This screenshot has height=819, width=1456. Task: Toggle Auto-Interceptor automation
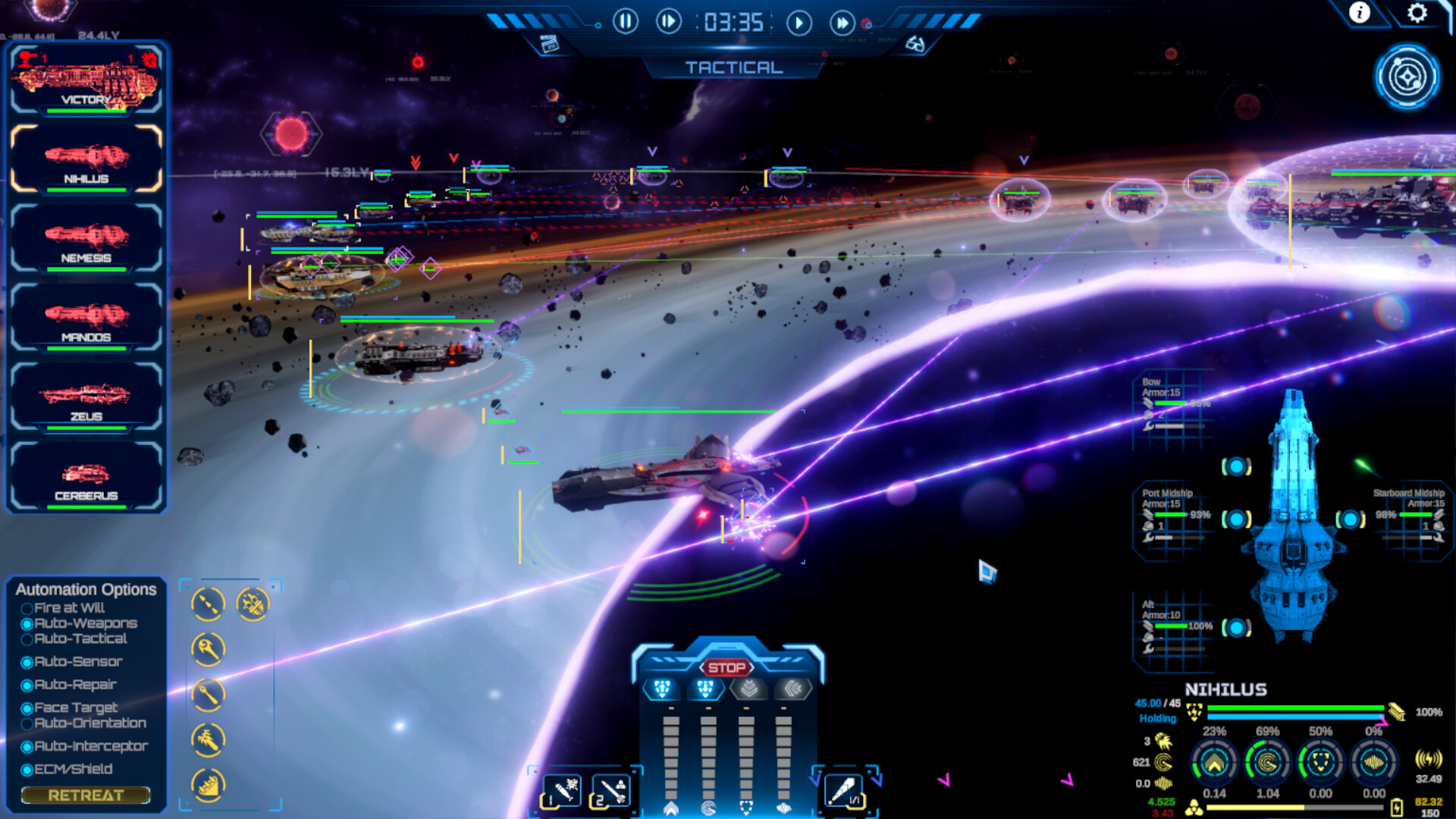point(27,747)
